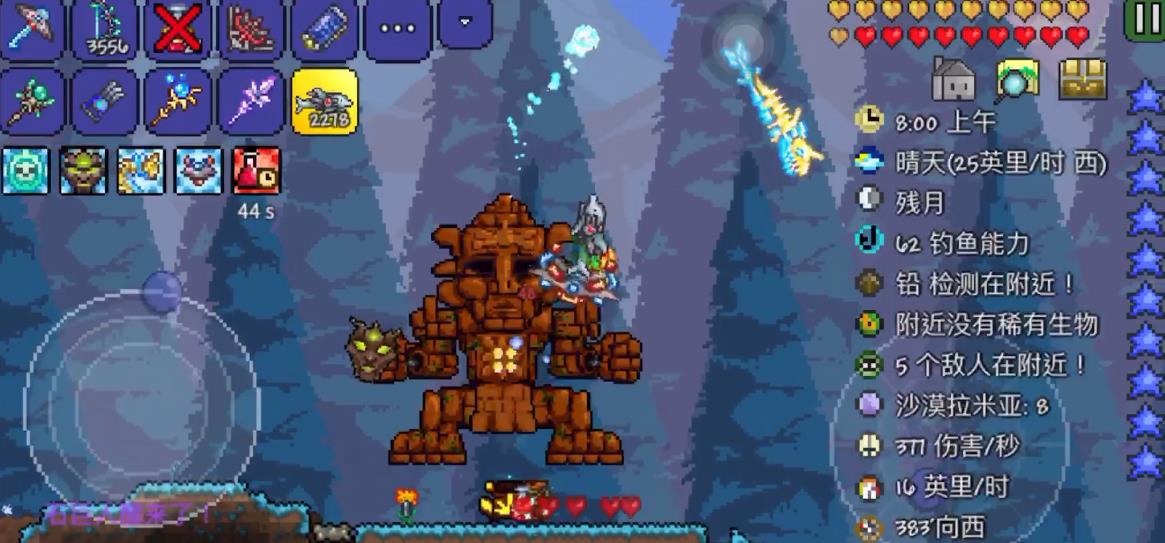The image size is (1165, 543).
Task: Select the highlighted shark gun slot
Action: (325, 101)
